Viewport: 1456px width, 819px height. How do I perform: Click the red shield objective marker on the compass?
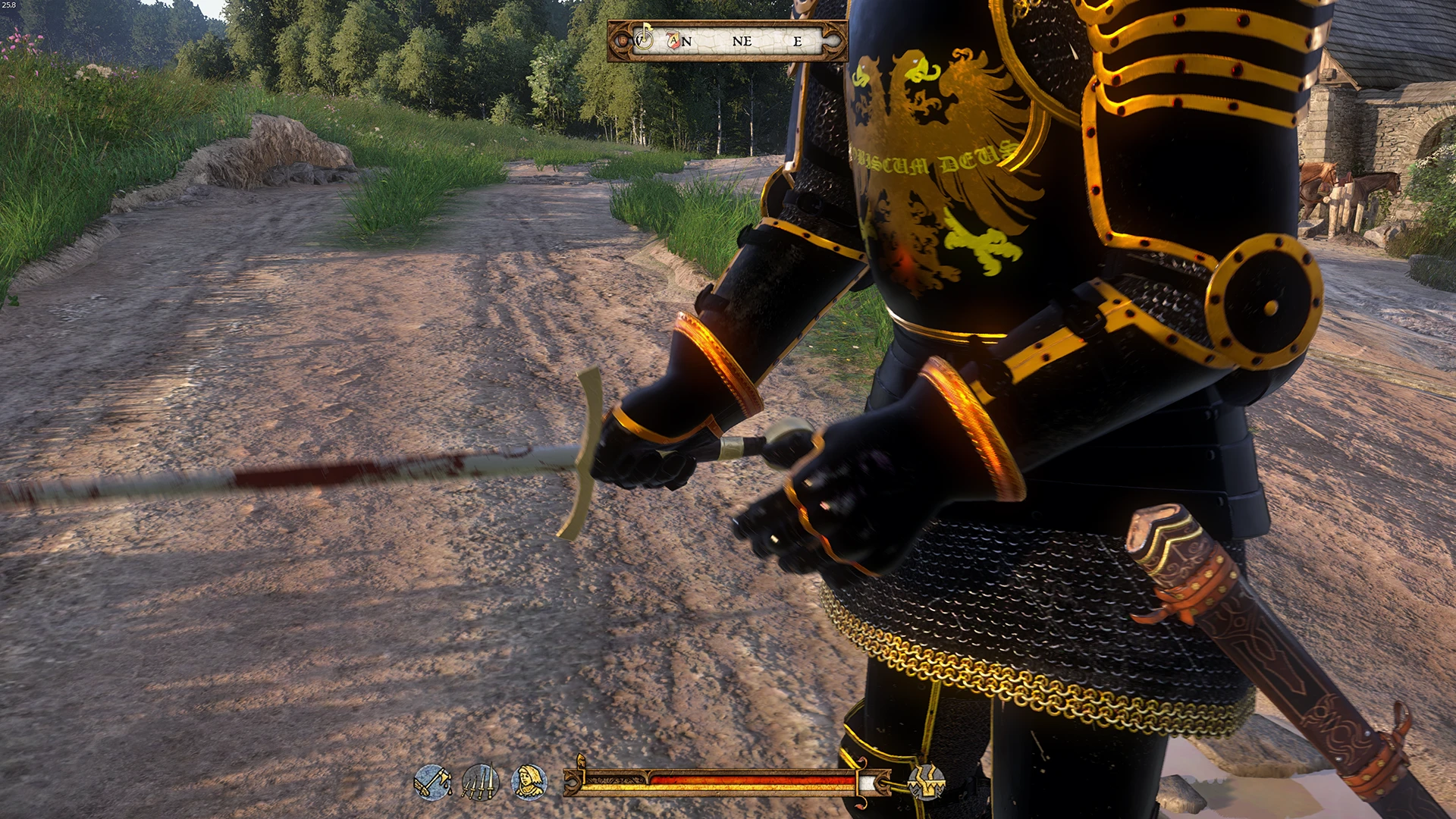673,40
